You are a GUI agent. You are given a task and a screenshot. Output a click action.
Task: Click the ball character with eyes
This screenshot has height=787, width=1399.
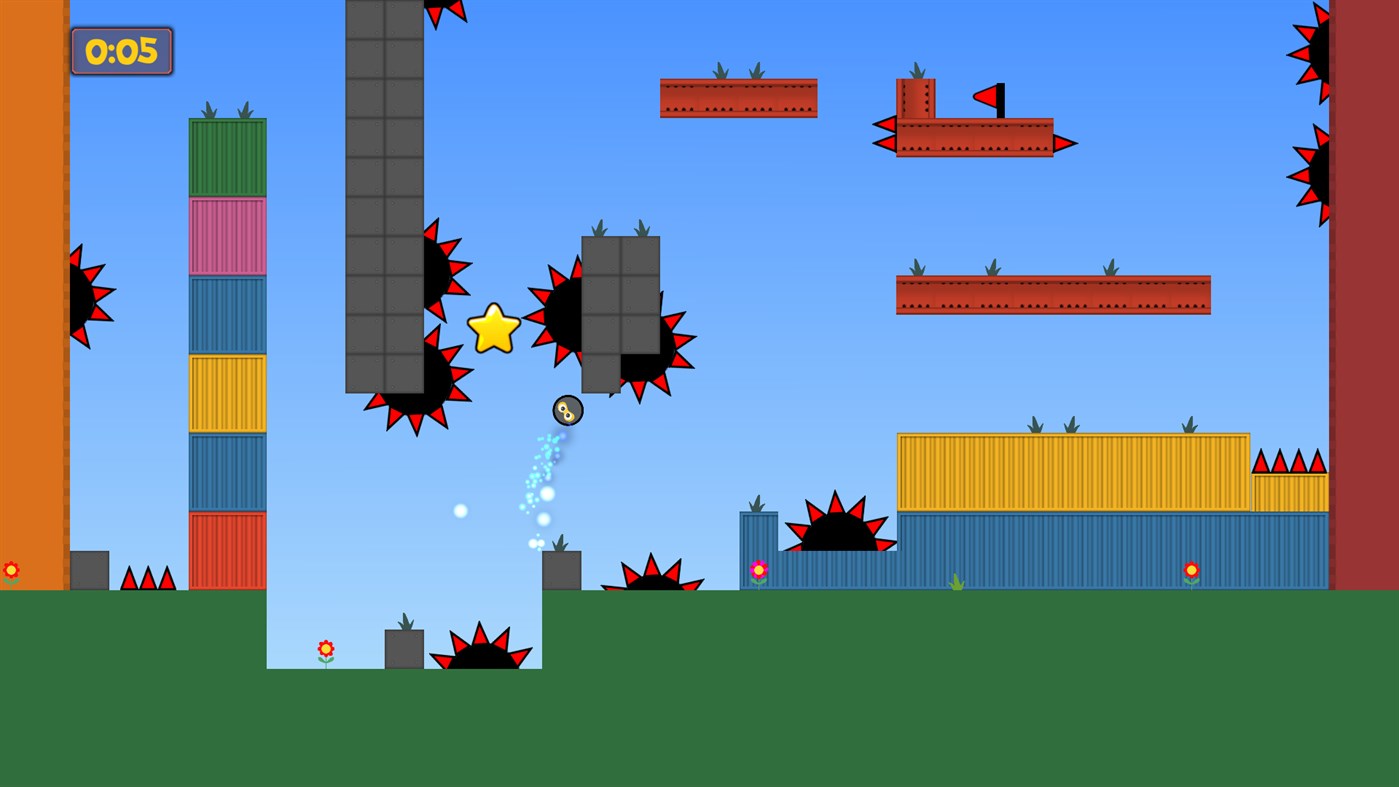566,410
